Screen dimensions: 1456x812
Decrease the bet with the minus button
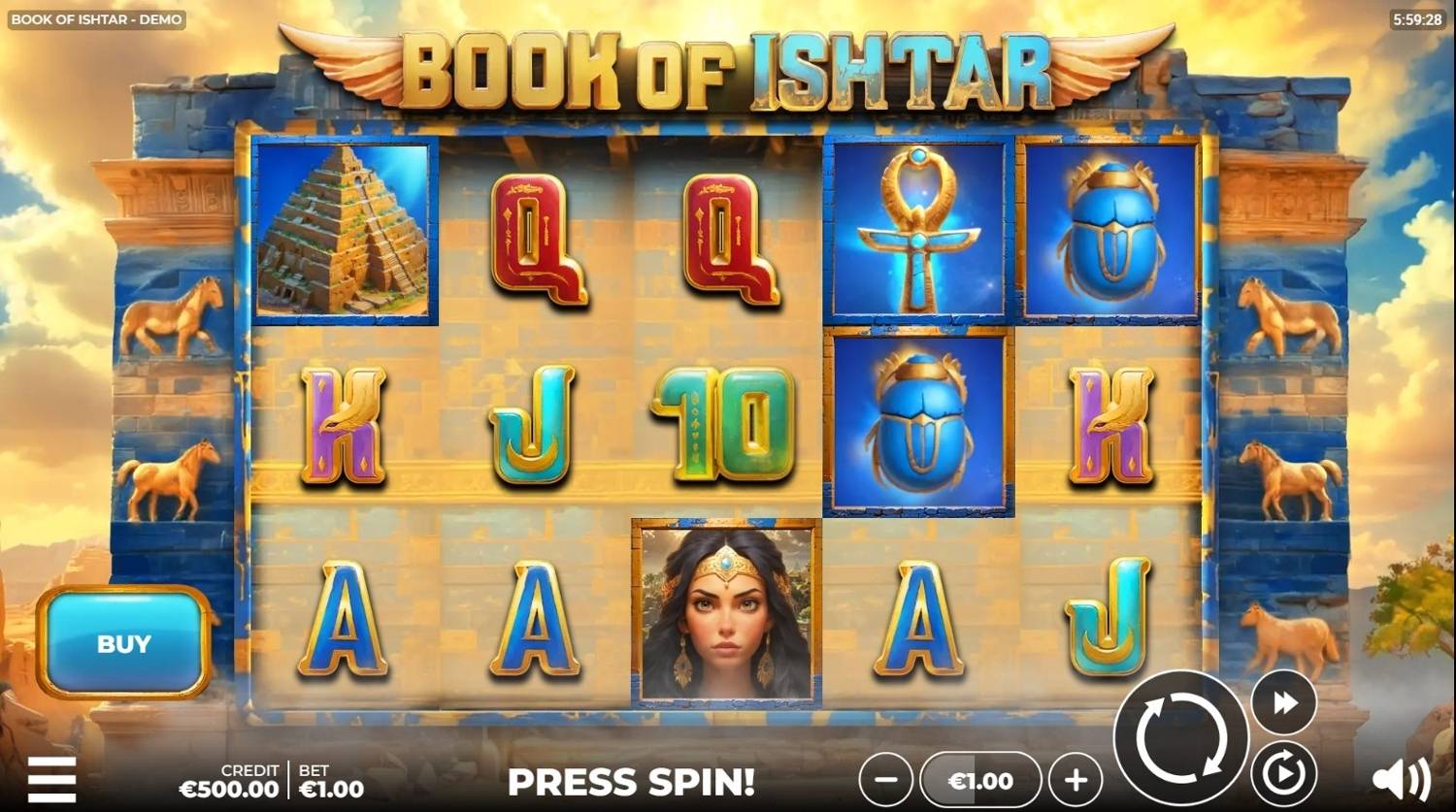click(884, 779)
